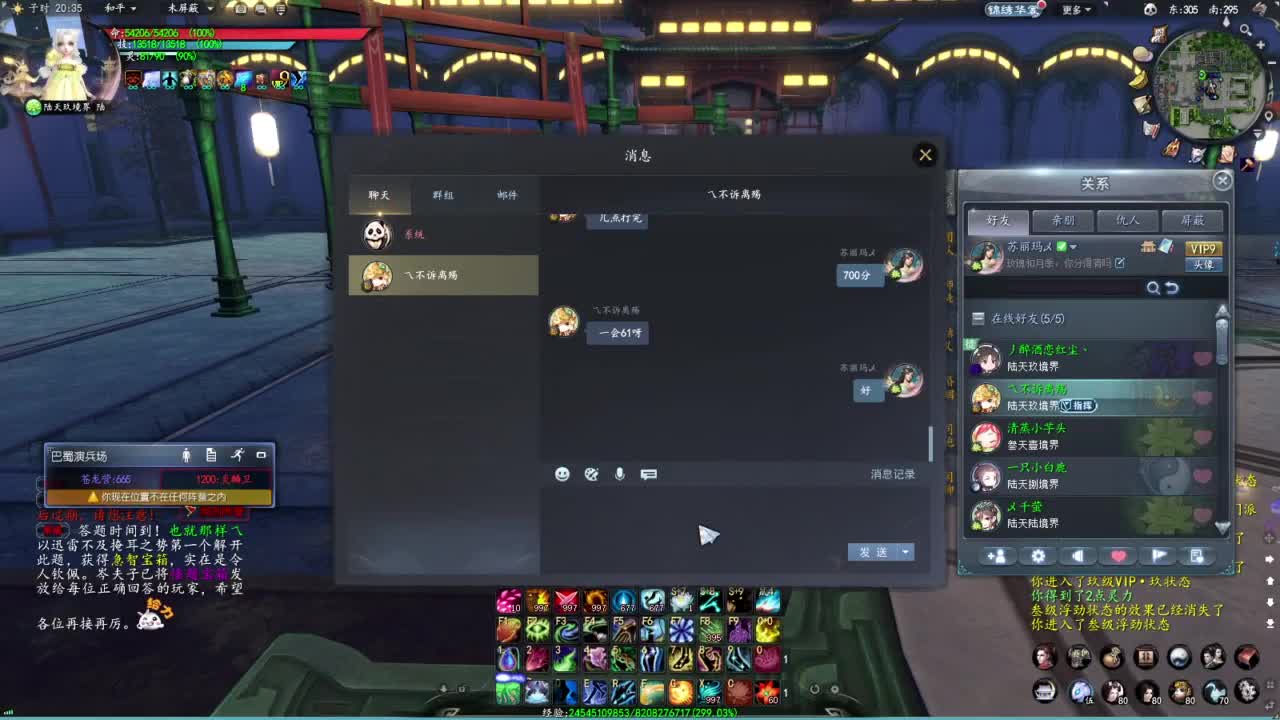Click the speaker mute icon under the friends list

pos(1077,555)
